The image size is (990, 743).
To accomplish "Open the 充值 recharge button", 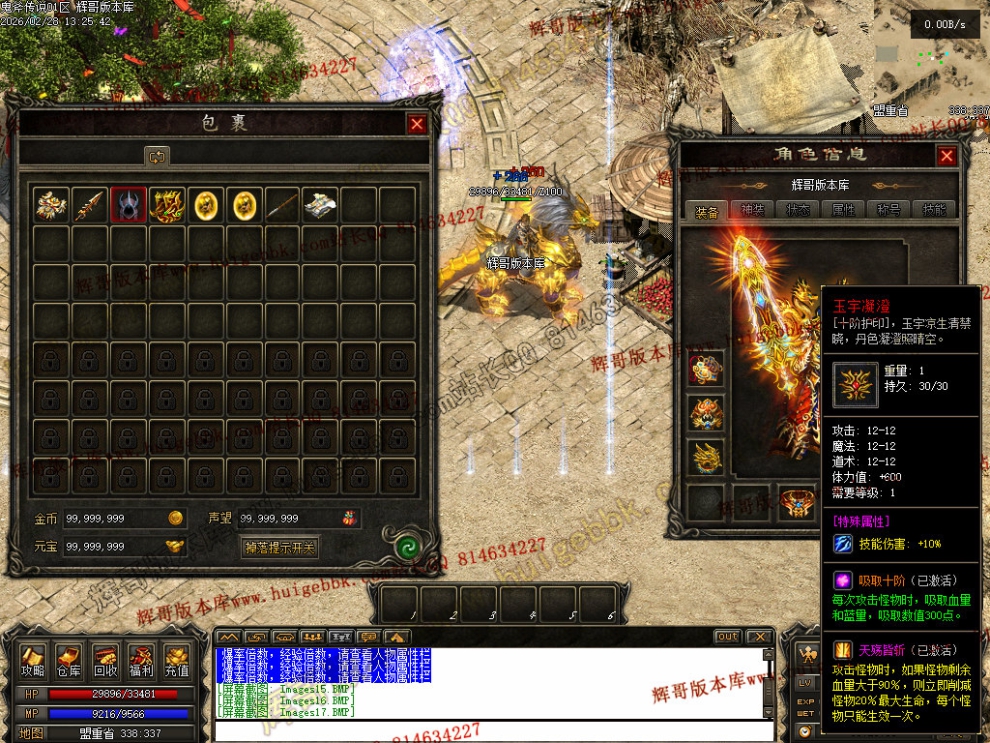I will 177,662.
